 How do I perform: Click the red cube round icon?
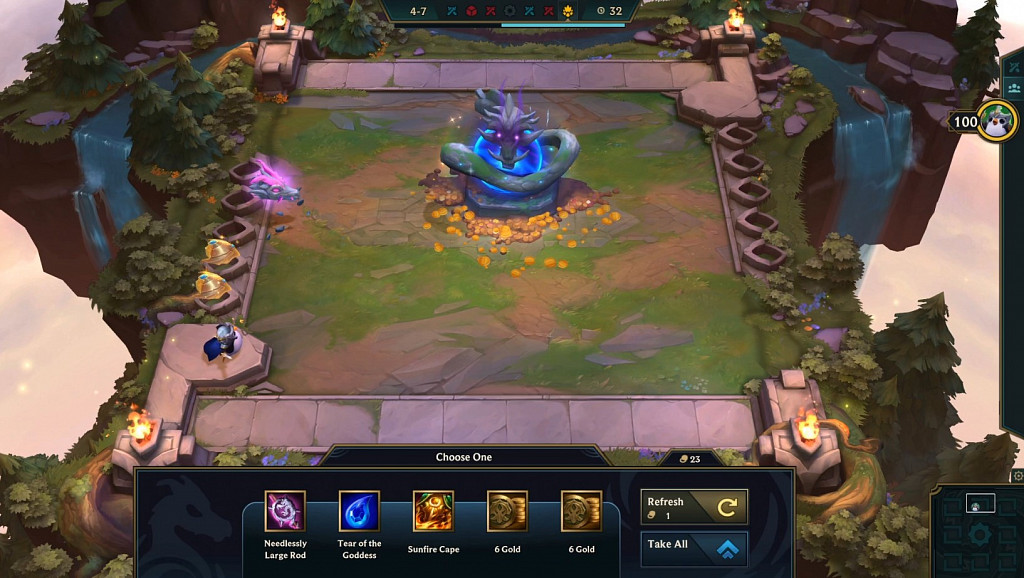coord(471,12)
